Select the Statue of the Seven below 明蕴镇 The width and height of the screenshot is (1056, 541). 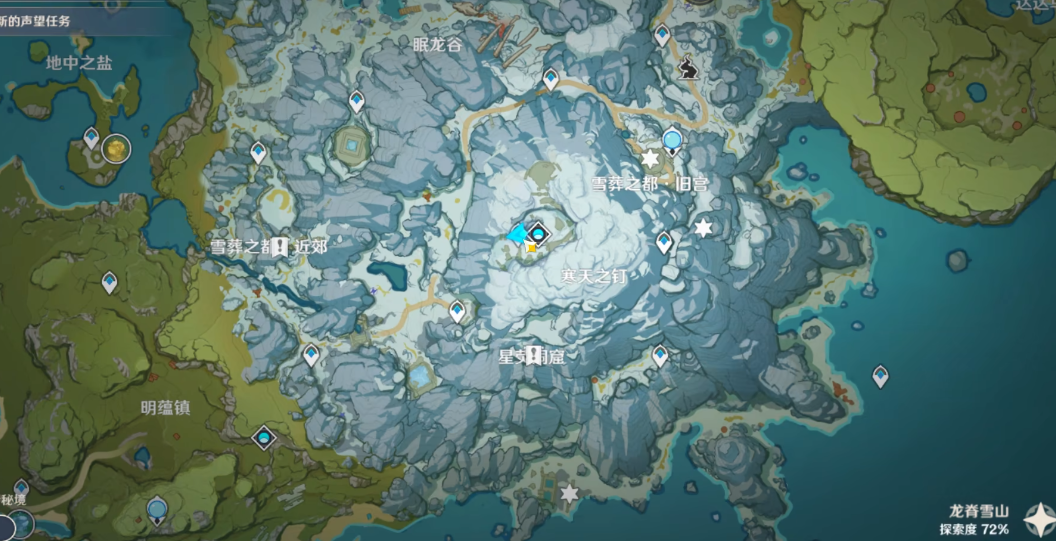[x=263, y=438]
